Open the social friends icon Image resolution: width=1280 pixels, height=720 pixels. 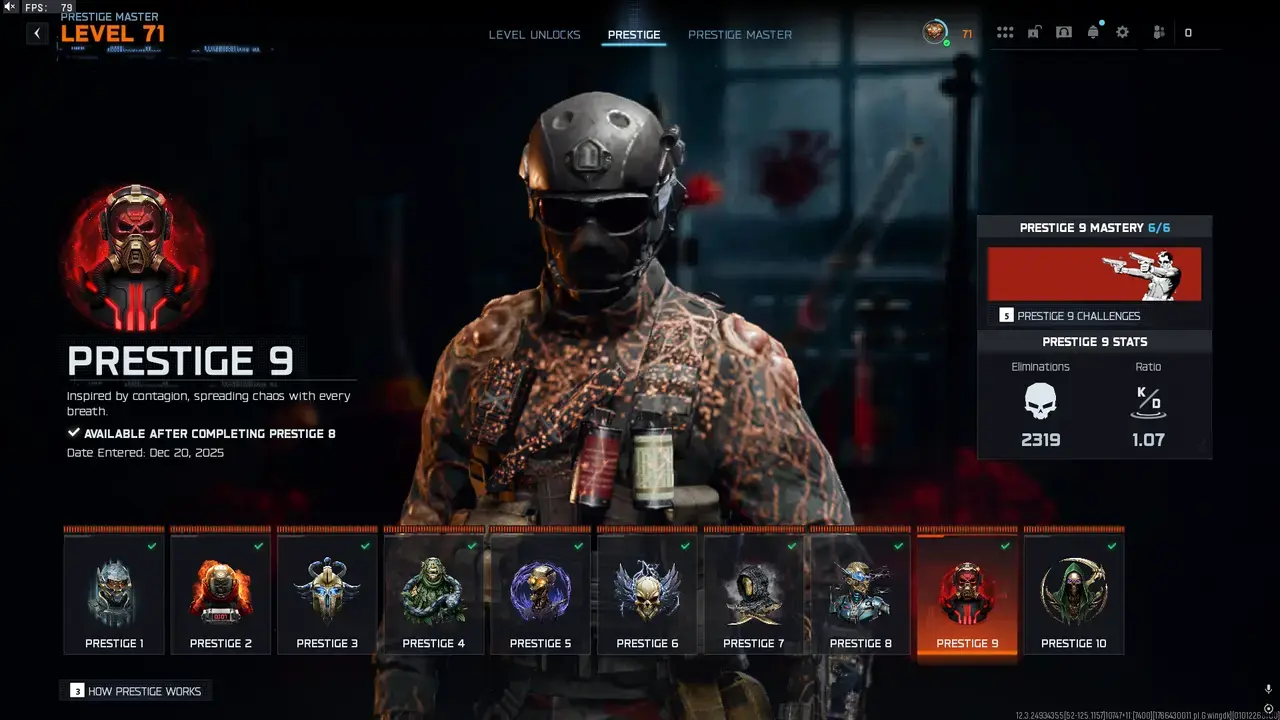tap(1157, 31)
